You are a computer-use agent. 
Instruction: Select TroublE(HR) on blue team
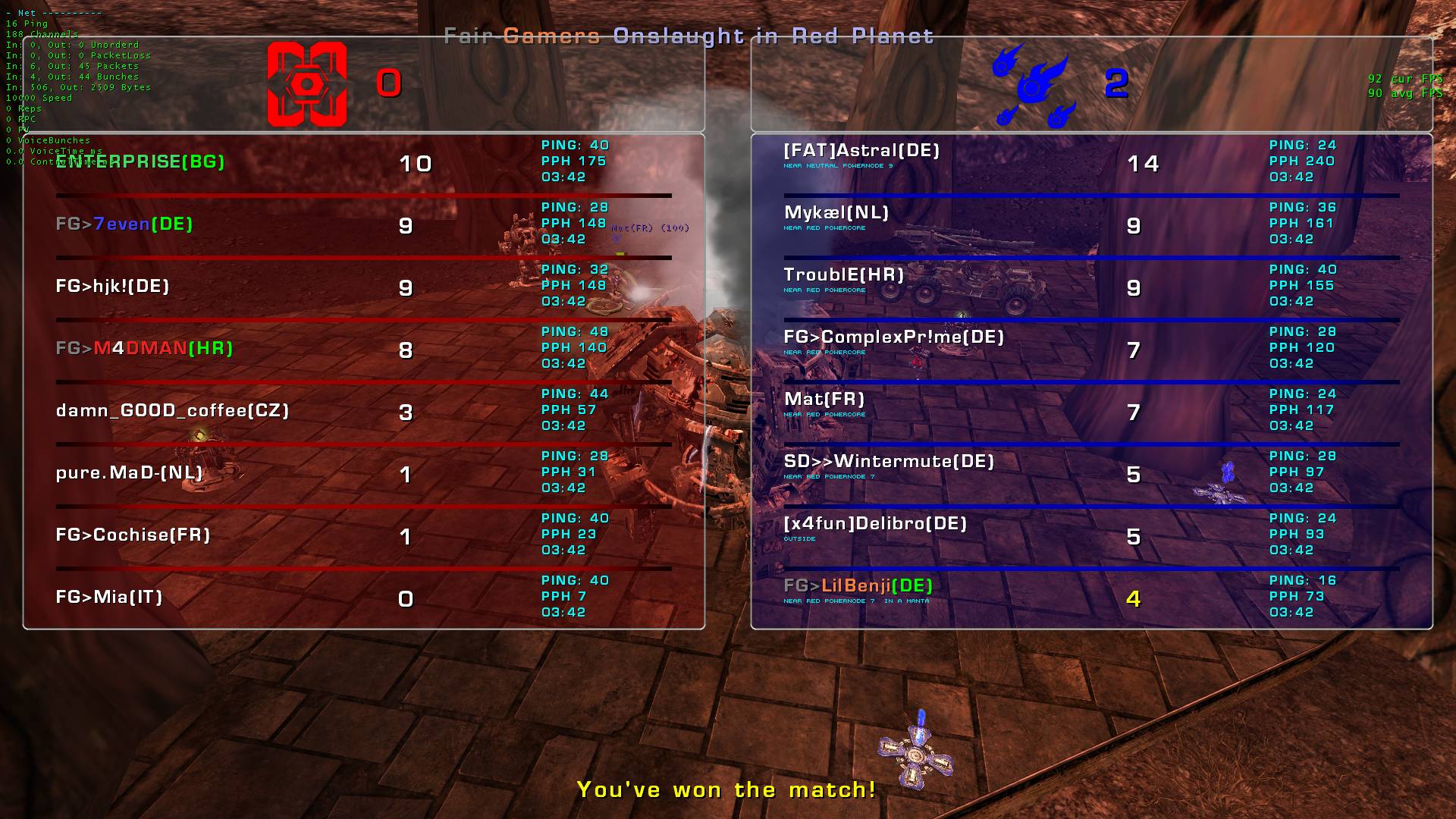[843, 275]
